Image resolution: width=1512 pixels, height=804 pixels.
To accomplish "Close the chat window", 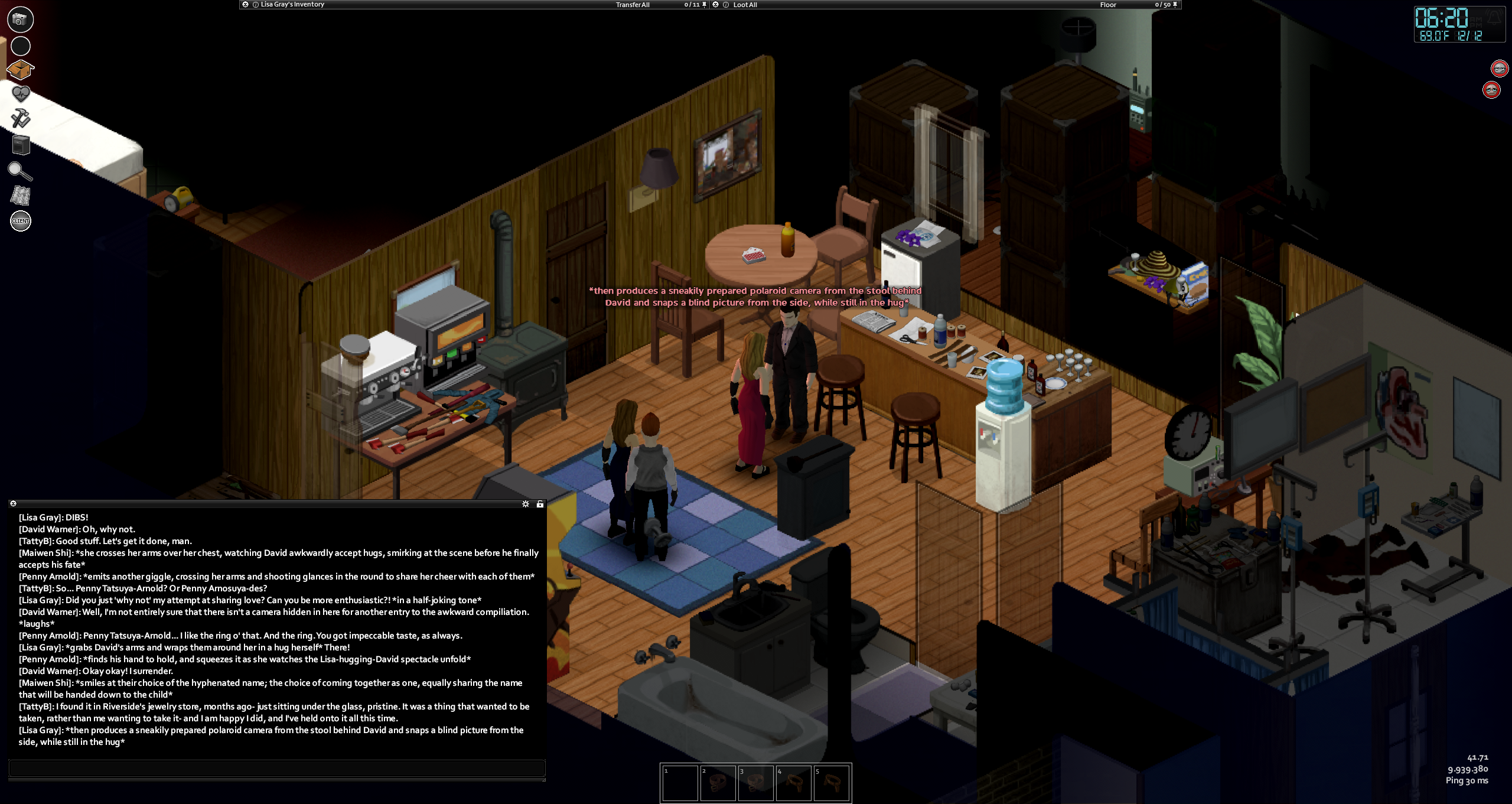I will pyautogui.click(x=13, y=503).
